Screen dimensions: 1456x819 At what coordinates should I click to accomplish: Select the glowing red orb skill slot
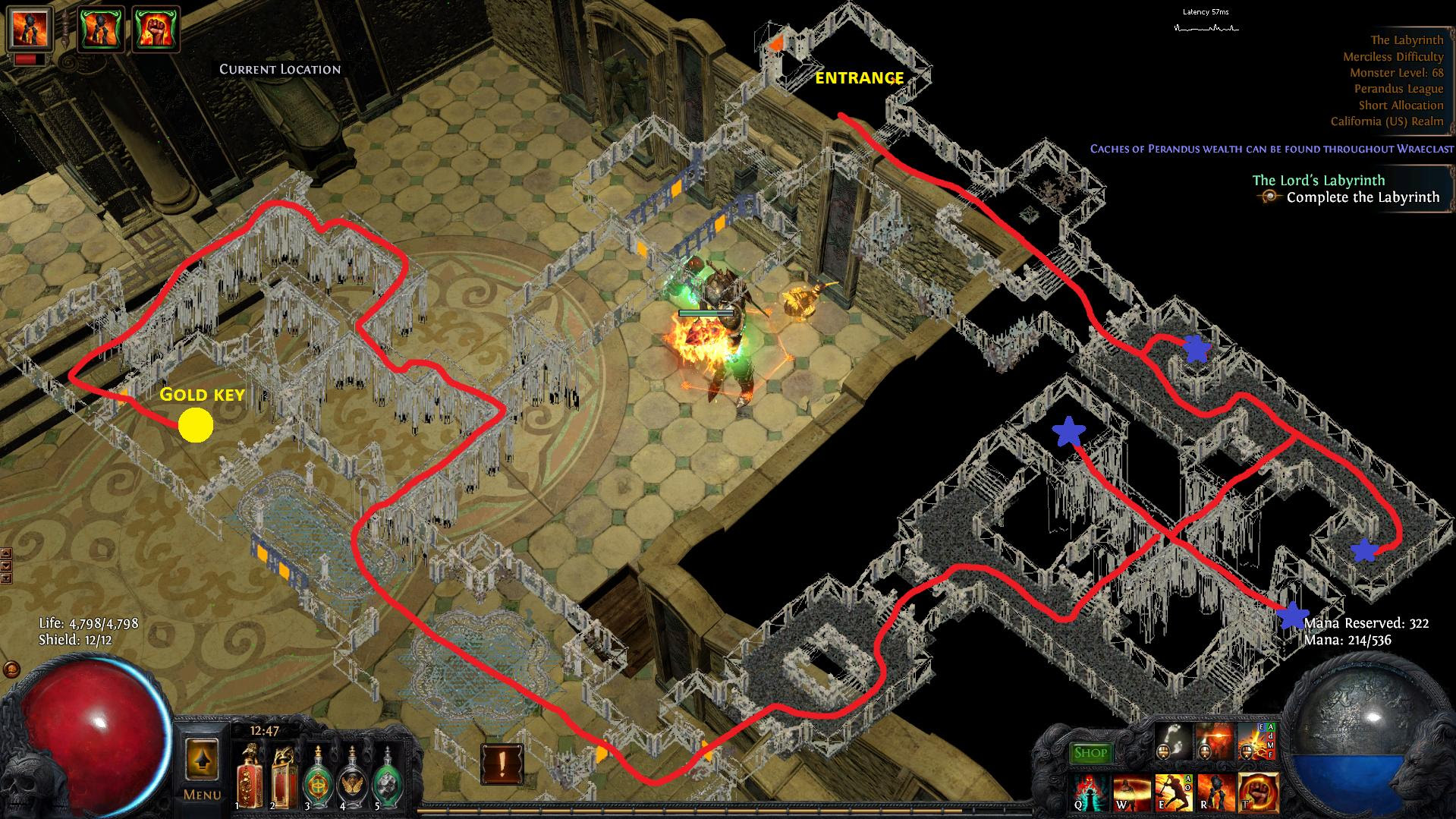click(1214, 740)
